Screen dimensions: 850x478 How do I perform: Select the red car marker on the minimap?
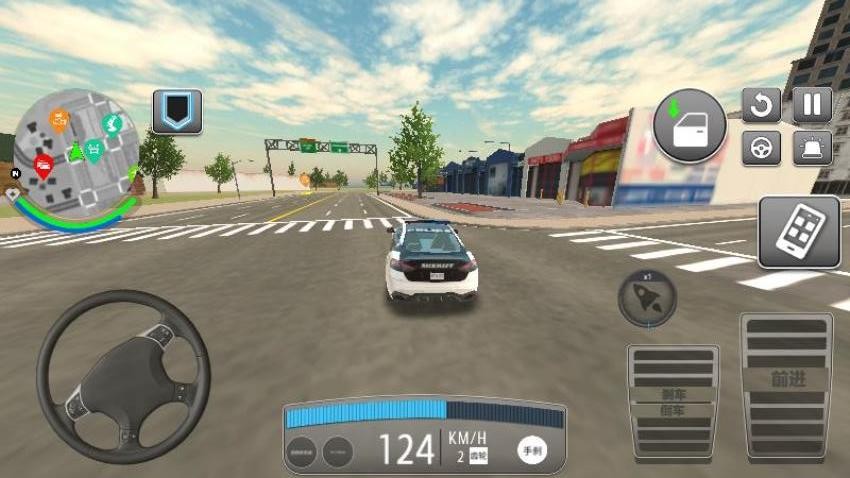point(43,166)
